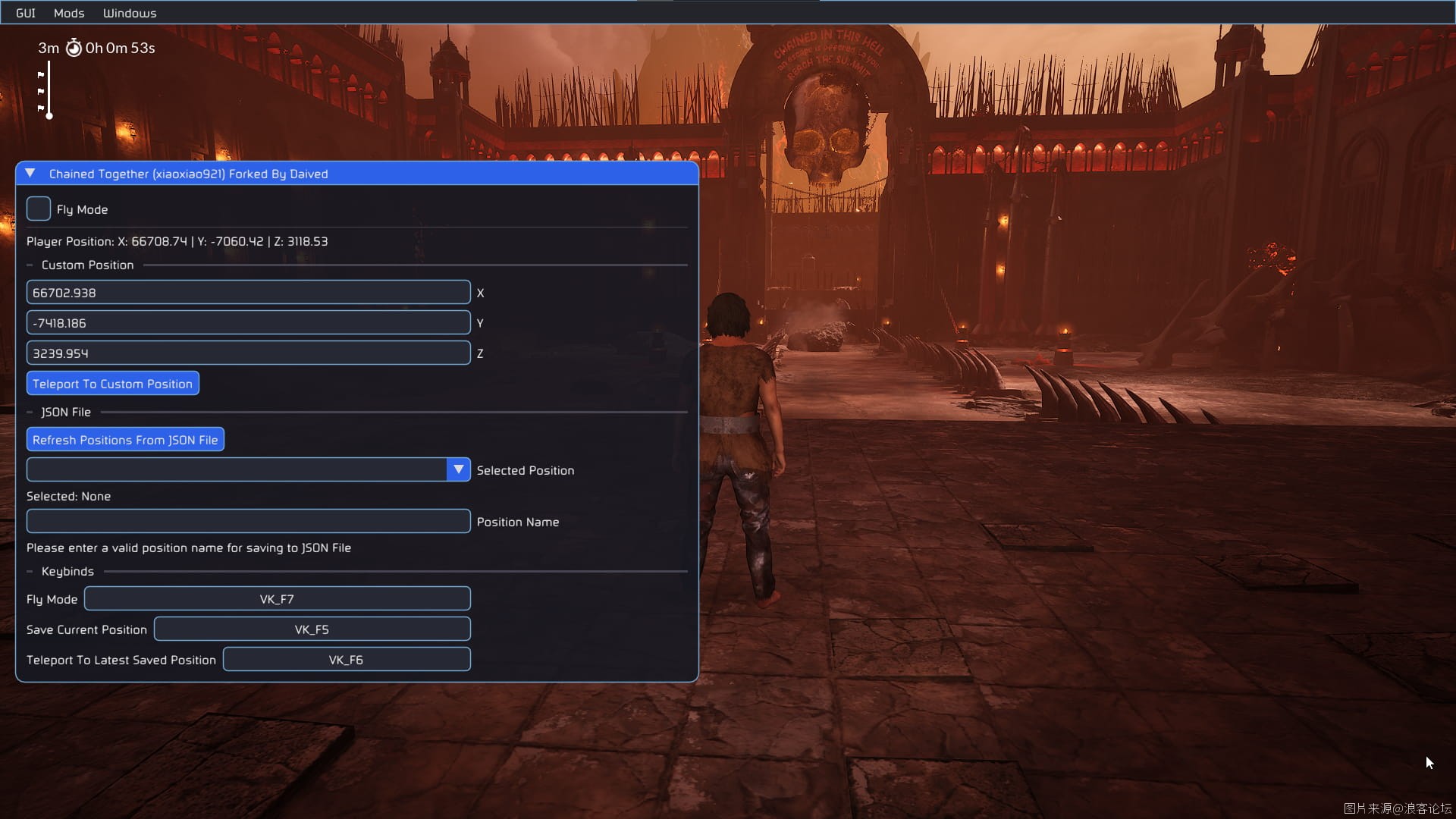1456x819 pixels.
Task: Change the Save Current Position keybind
Action: (312, 629)
